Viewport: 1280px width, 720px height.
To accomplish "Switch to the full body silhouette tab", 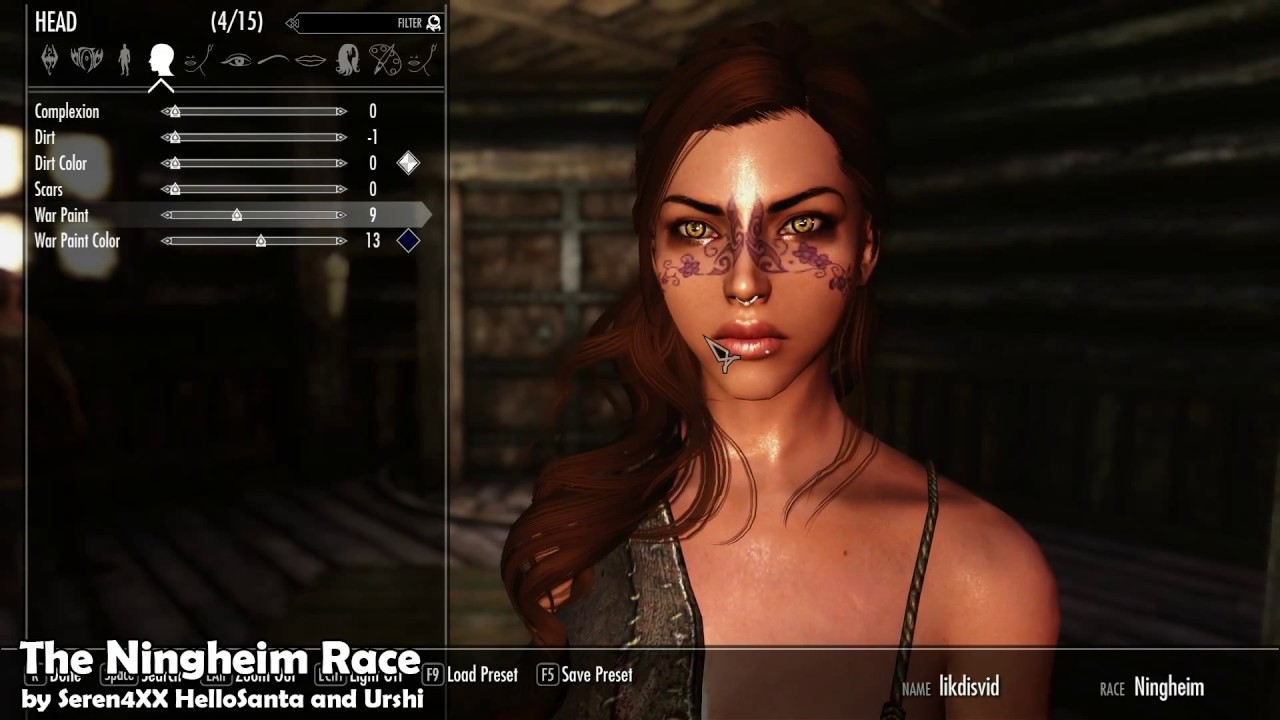I will pyautogui.click(x=124, y=59).
